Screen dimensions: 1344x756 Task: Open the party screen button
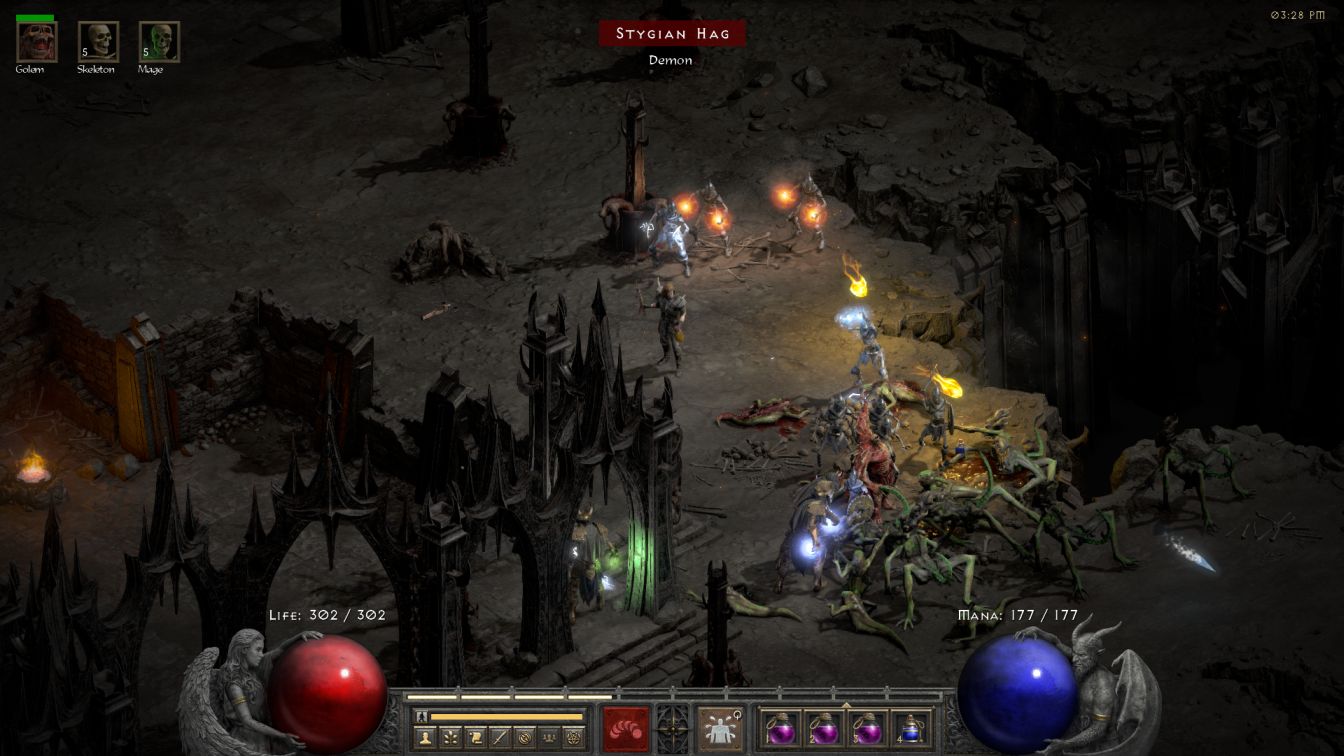(x=549, y=737)
